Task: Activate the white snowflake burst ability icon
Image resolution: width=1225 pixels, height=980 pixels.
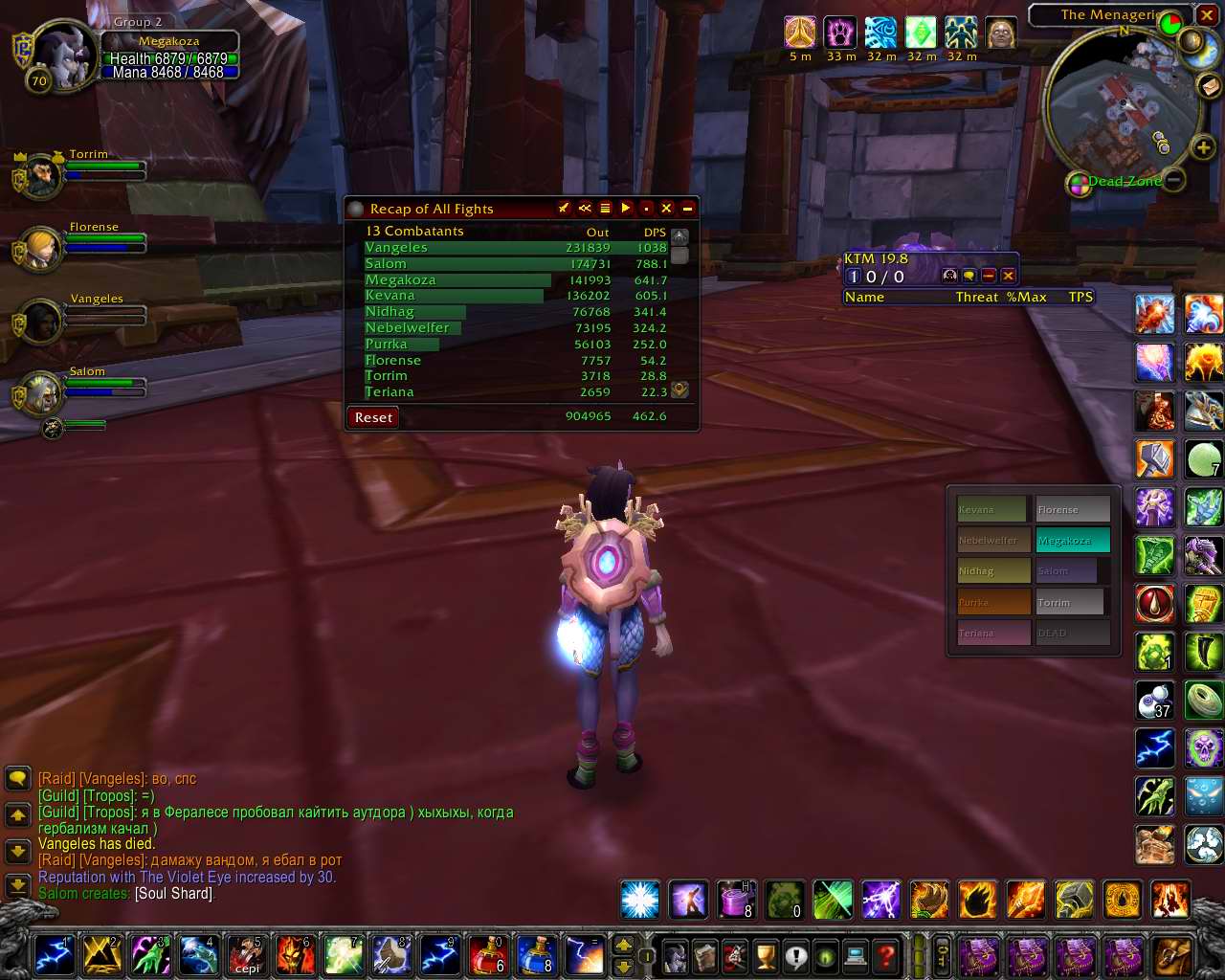Action: coord(639,901)
